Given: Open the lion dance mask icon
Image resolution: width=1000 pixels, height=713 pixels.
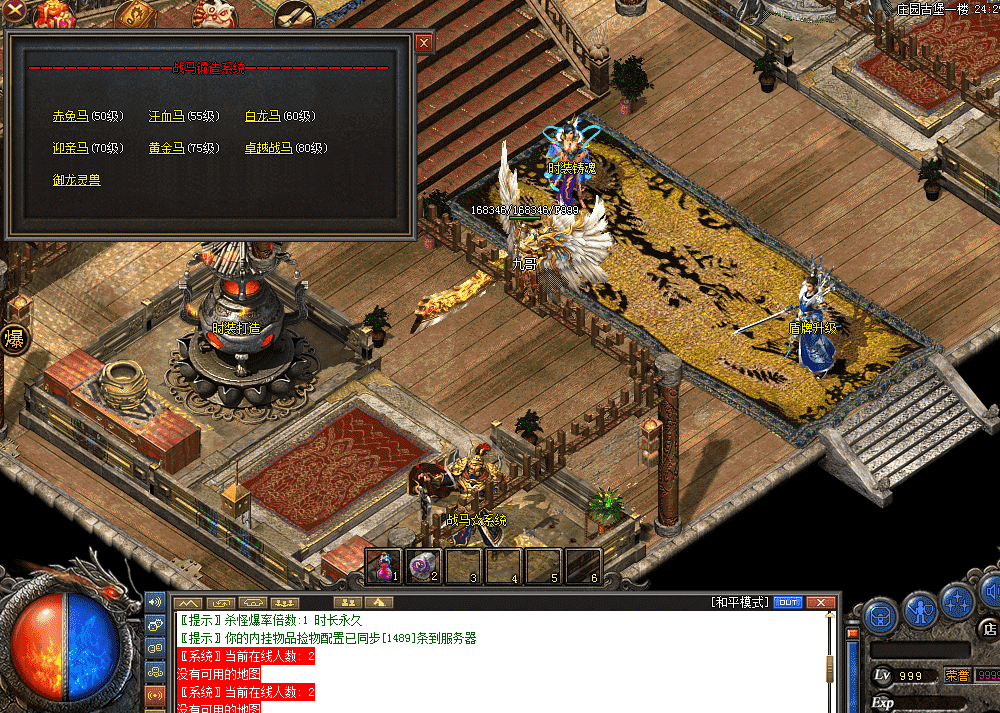Looking at the screenshot, I should pos(214,14).
